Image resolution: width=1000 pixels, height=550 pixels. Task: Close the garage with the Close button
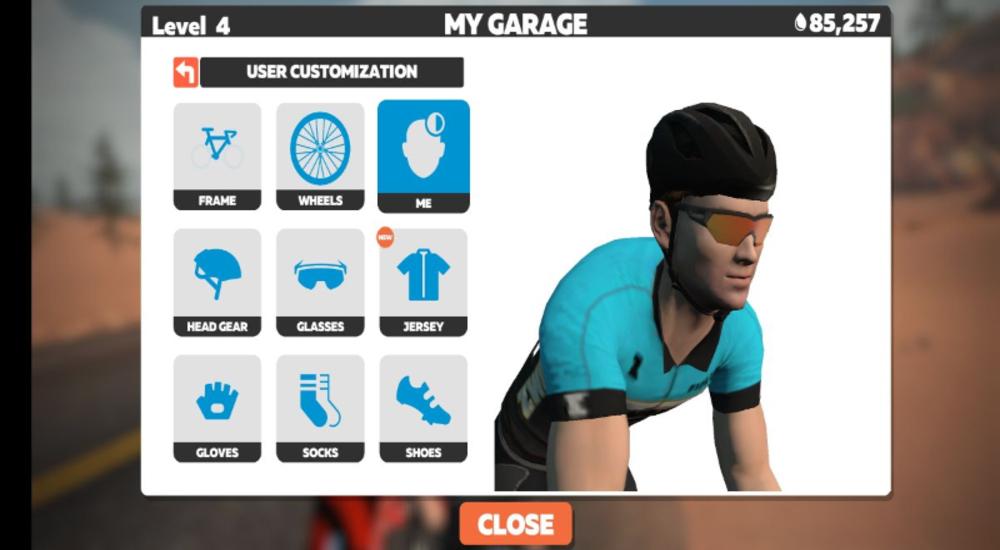tap(515, 524)
